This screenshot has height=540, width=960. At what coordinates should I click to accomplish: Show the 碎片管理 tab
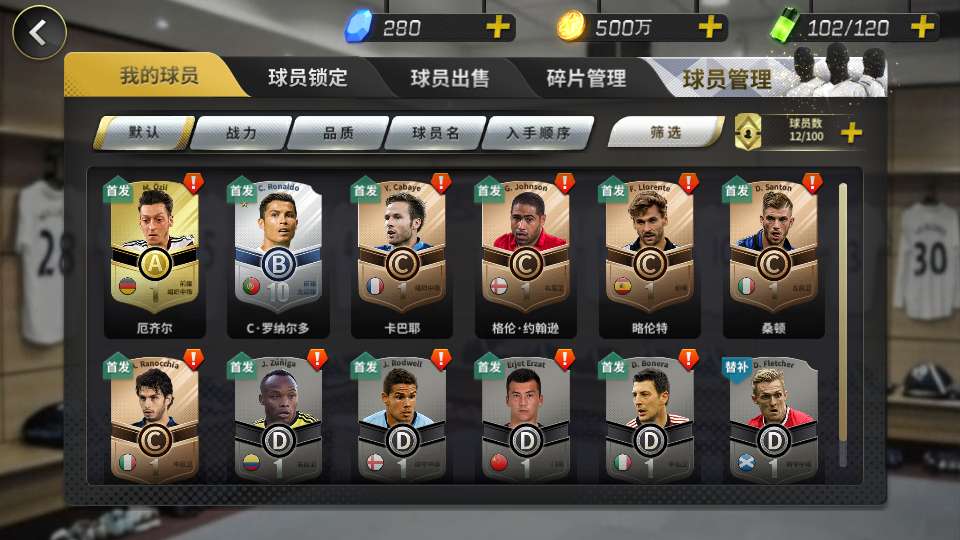point(586,78)
